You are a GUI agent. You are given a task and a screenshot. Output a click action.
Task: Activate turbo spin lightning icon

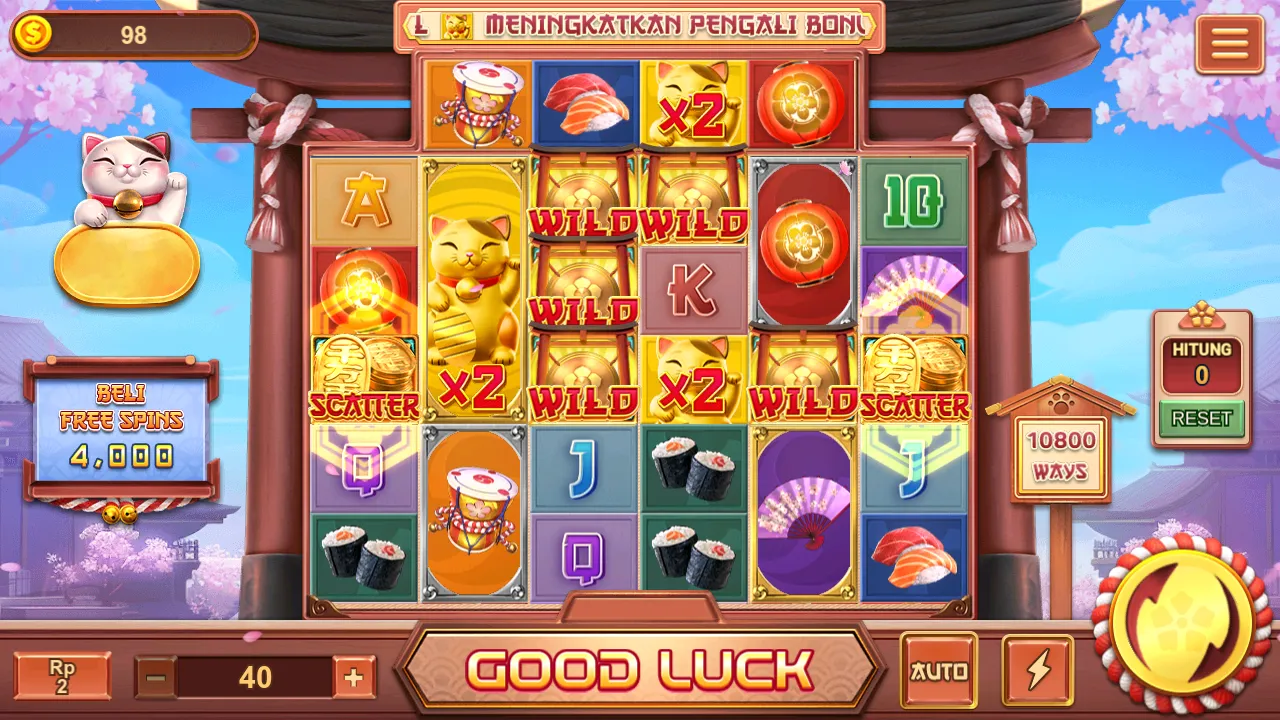coord(1037,670)
